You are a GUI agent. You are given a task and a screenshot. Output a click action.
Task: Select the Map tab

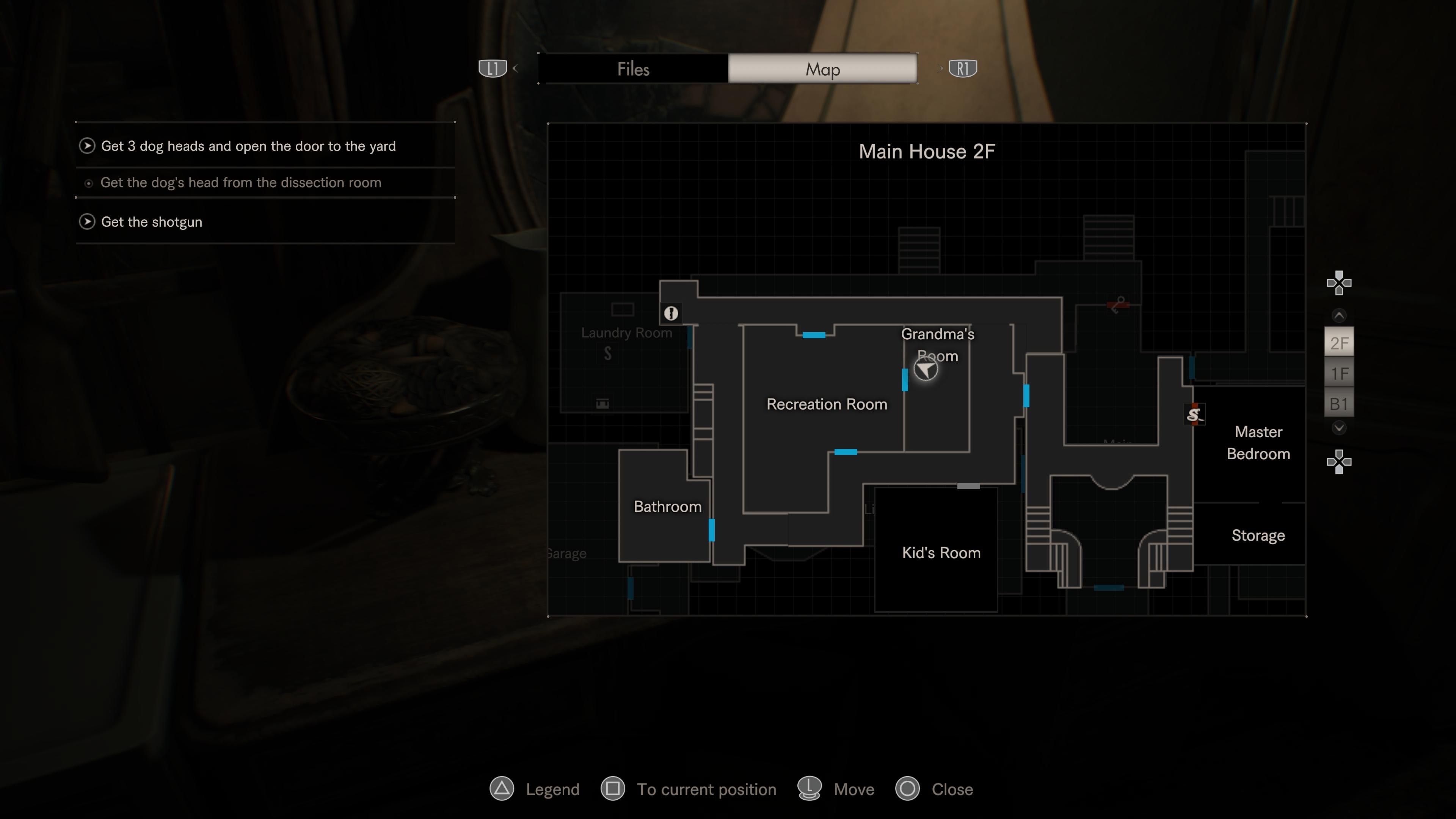[822, 69]
